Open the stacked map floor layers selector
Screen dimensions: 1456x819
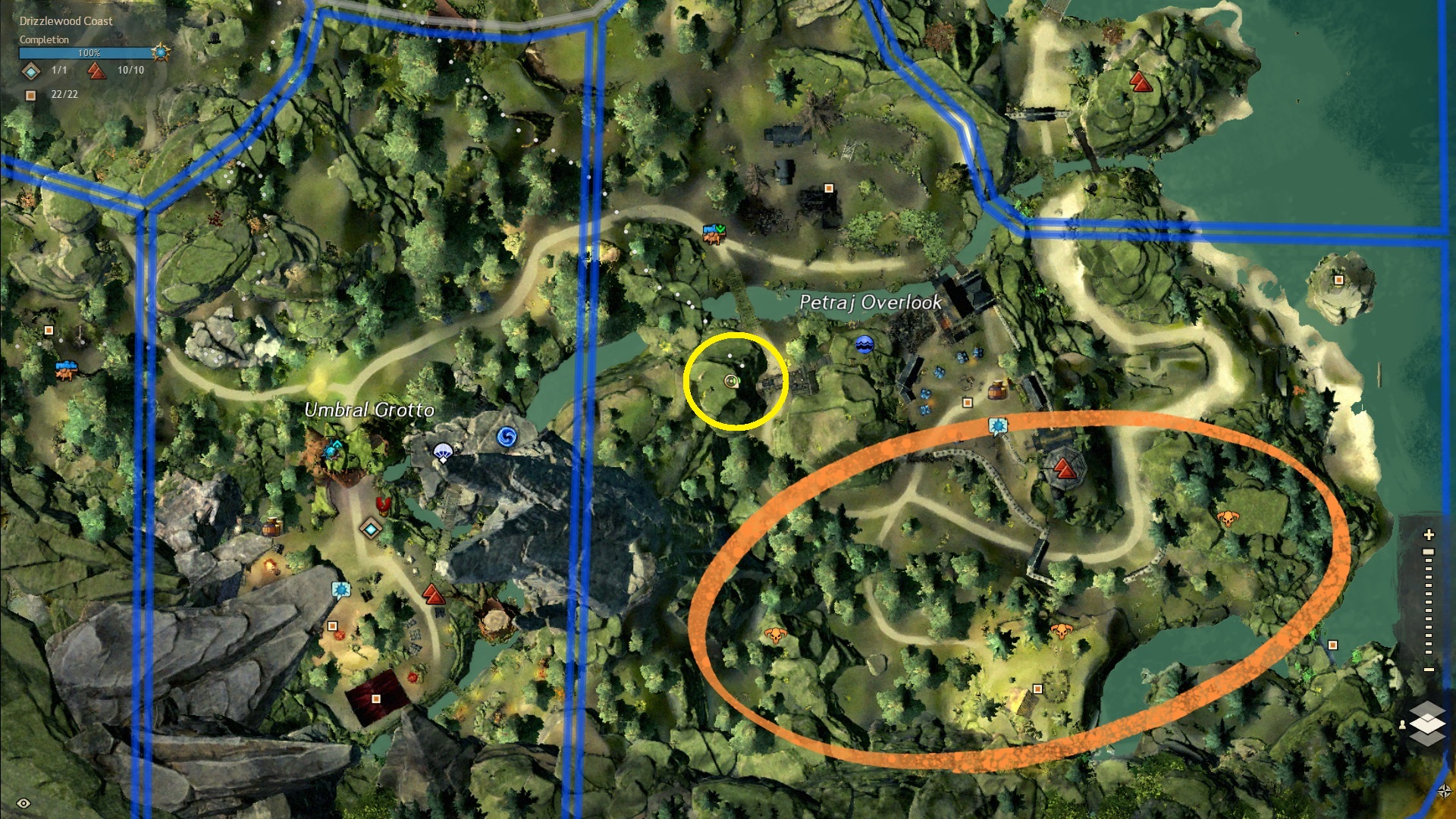click(1426, 721)
